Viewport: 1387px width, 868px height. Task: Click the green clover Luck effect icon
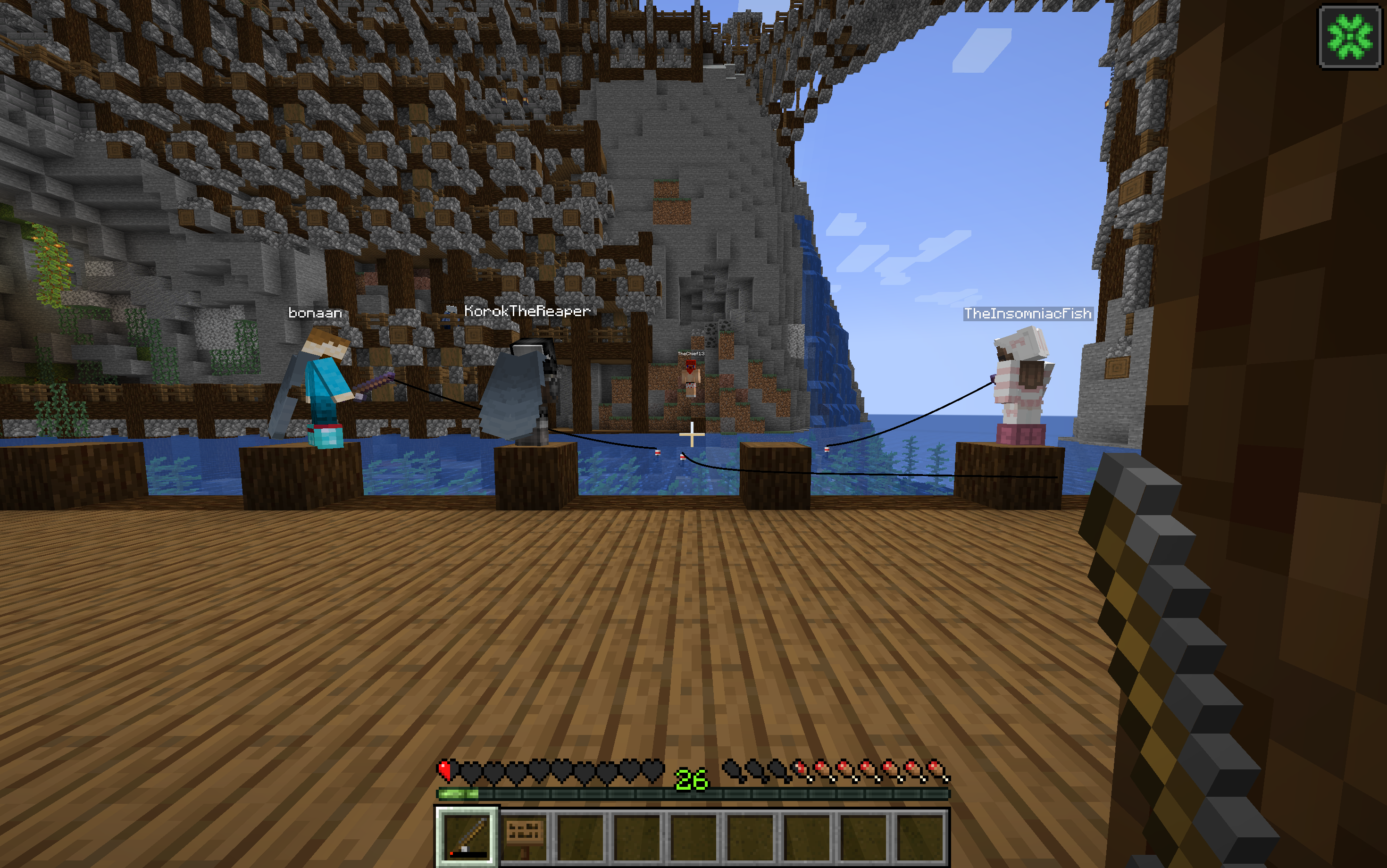click(x=1349, y=37)
